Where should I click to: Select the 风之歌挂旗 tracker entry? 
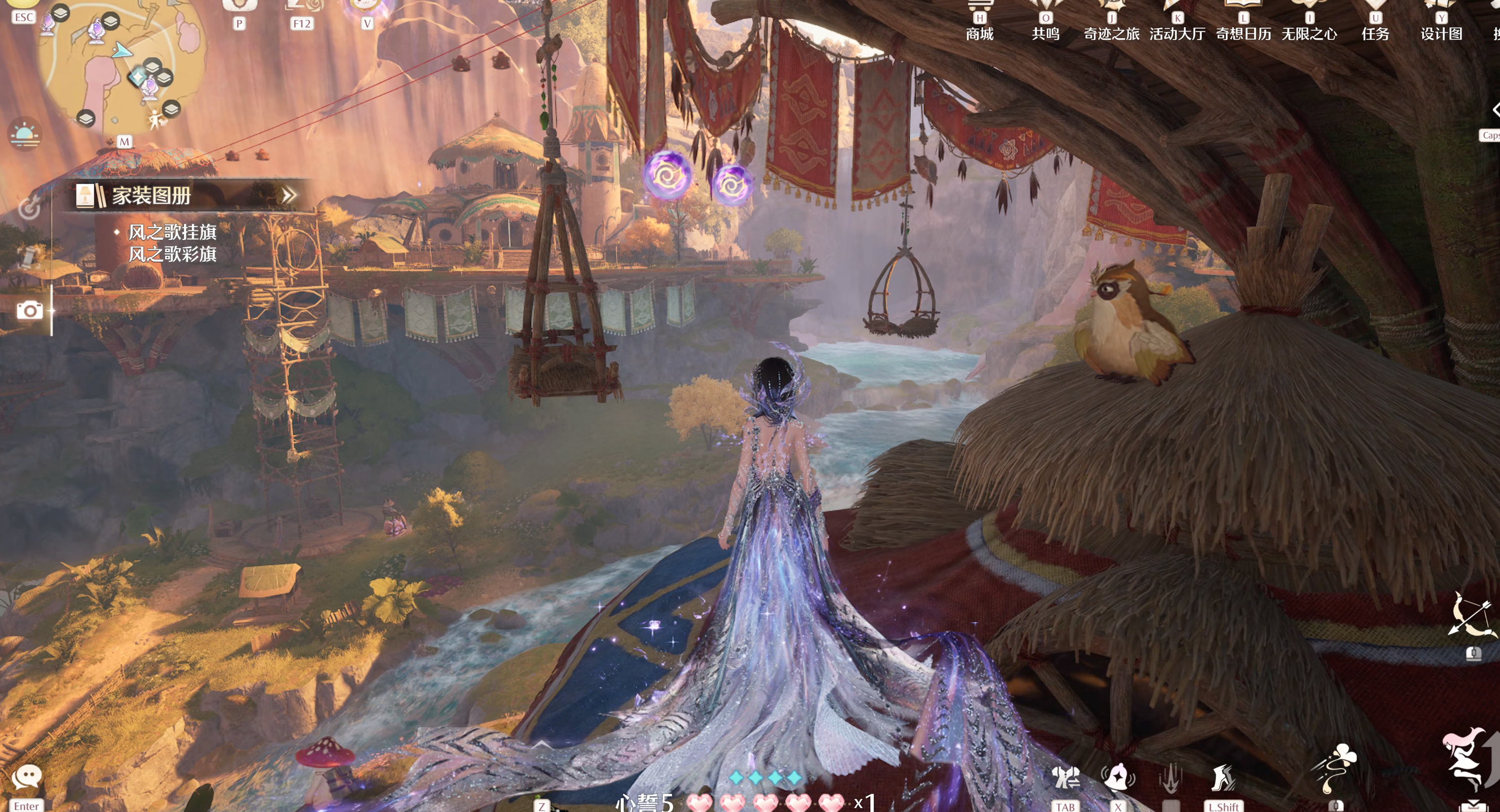point(172,232)
